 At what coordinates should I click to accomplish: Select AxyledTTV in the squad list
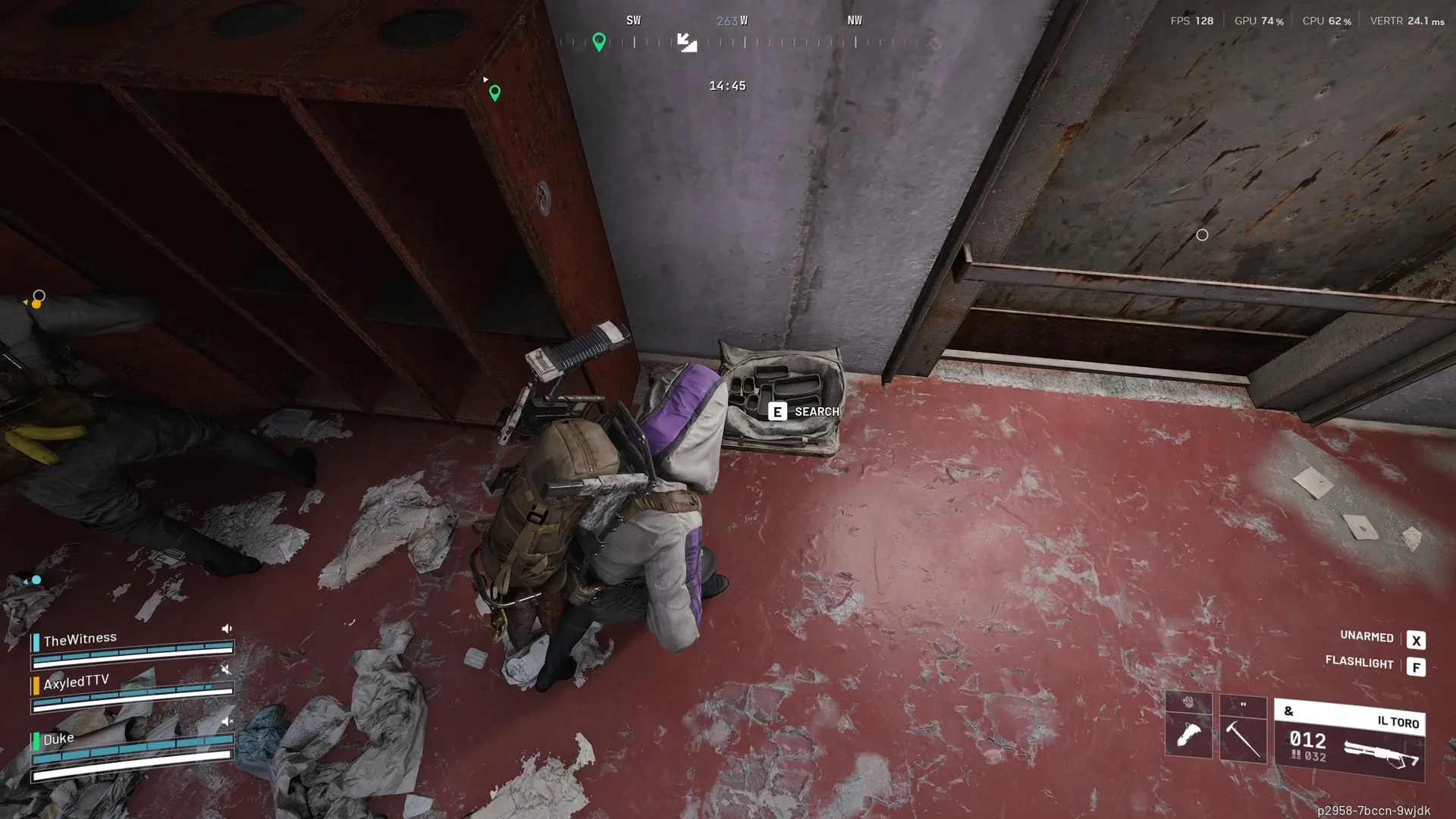click(76, 682)
